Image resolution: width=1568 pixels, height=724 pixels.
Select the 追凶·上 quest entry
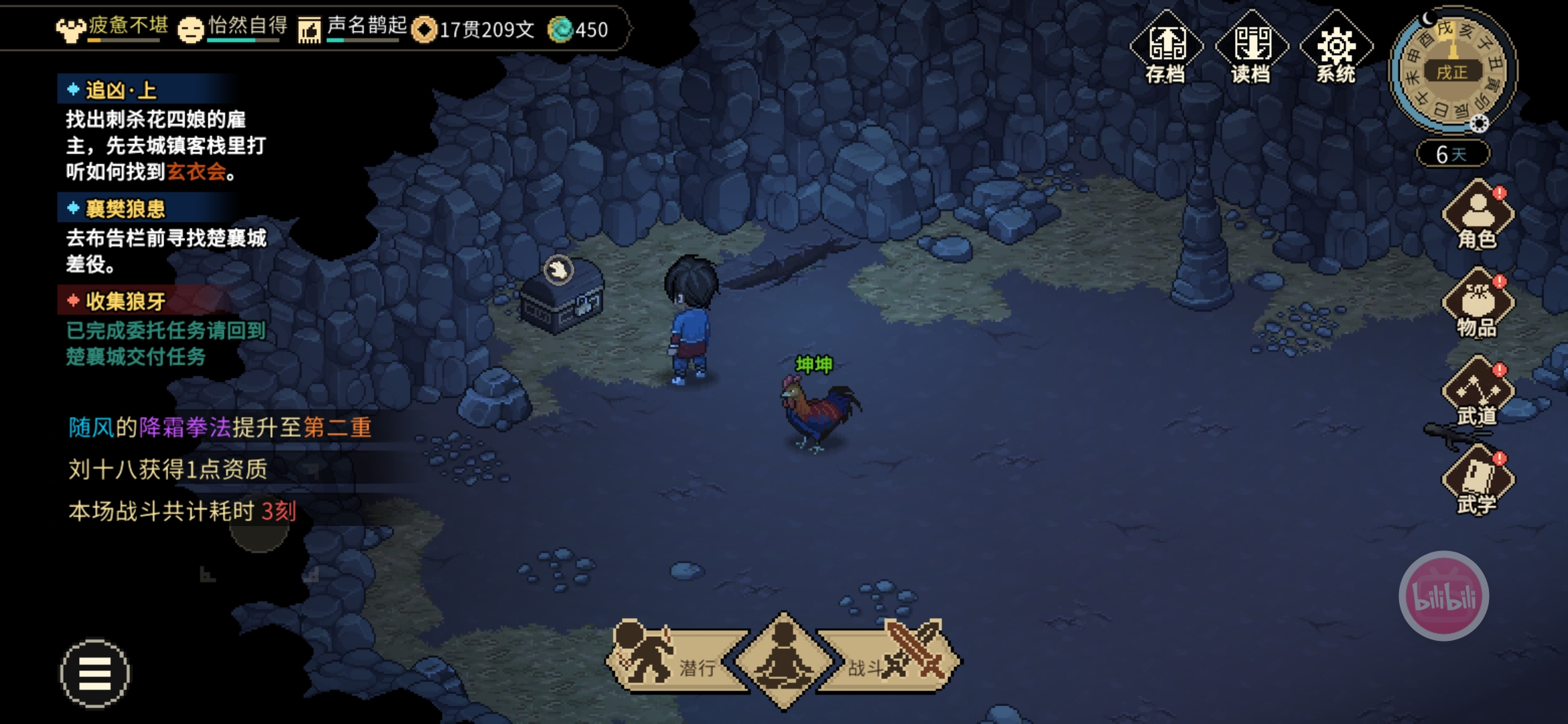tap(121, 90)
